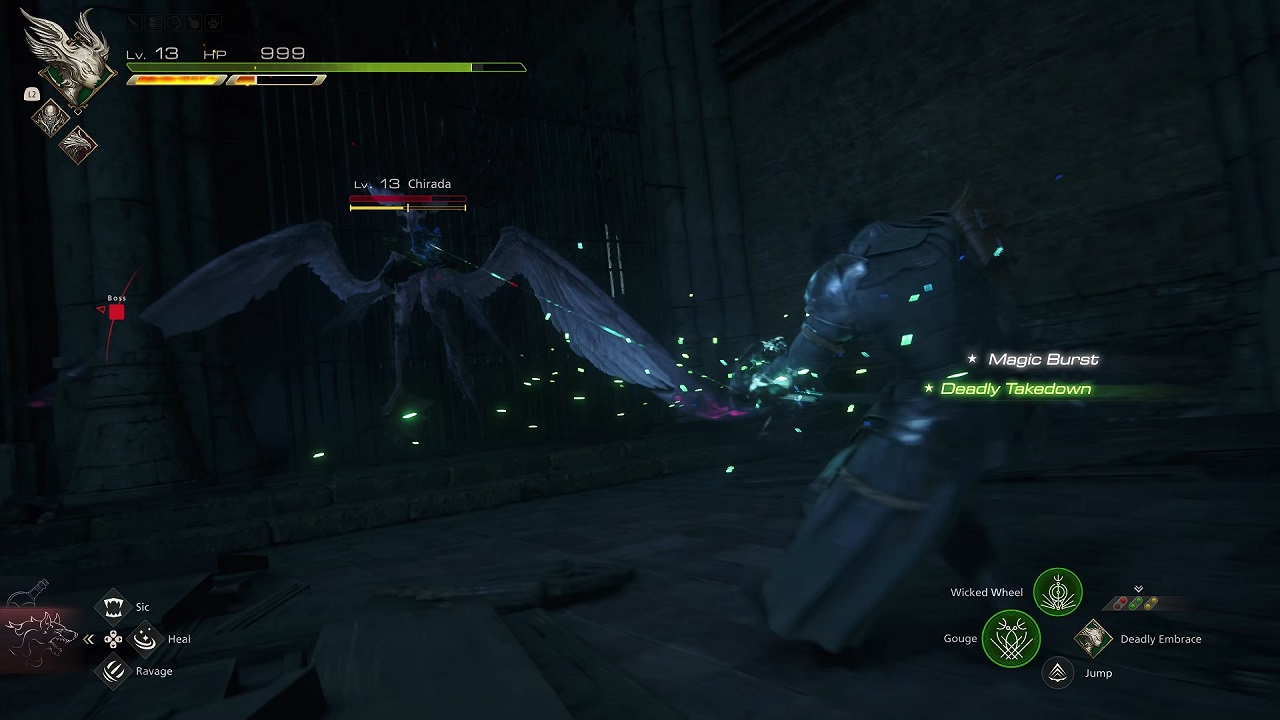Command Torgal with the Sic icon
Viewport: 1280px width, 720px height.
[114, 607]
